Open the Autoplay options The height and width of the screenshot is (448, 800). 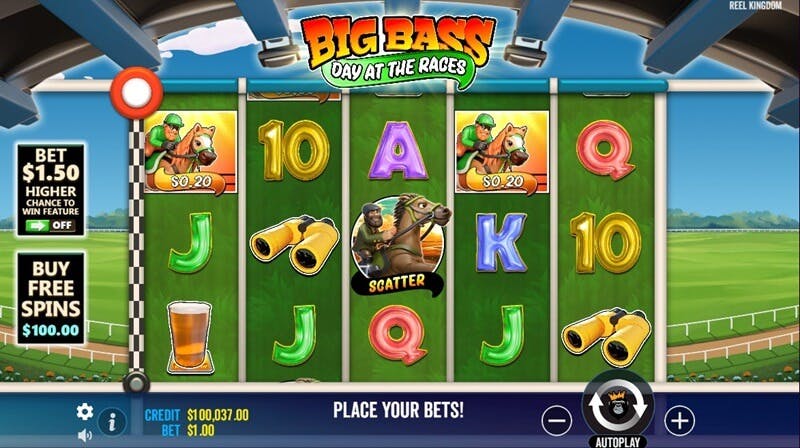click(x=618, y=440)
